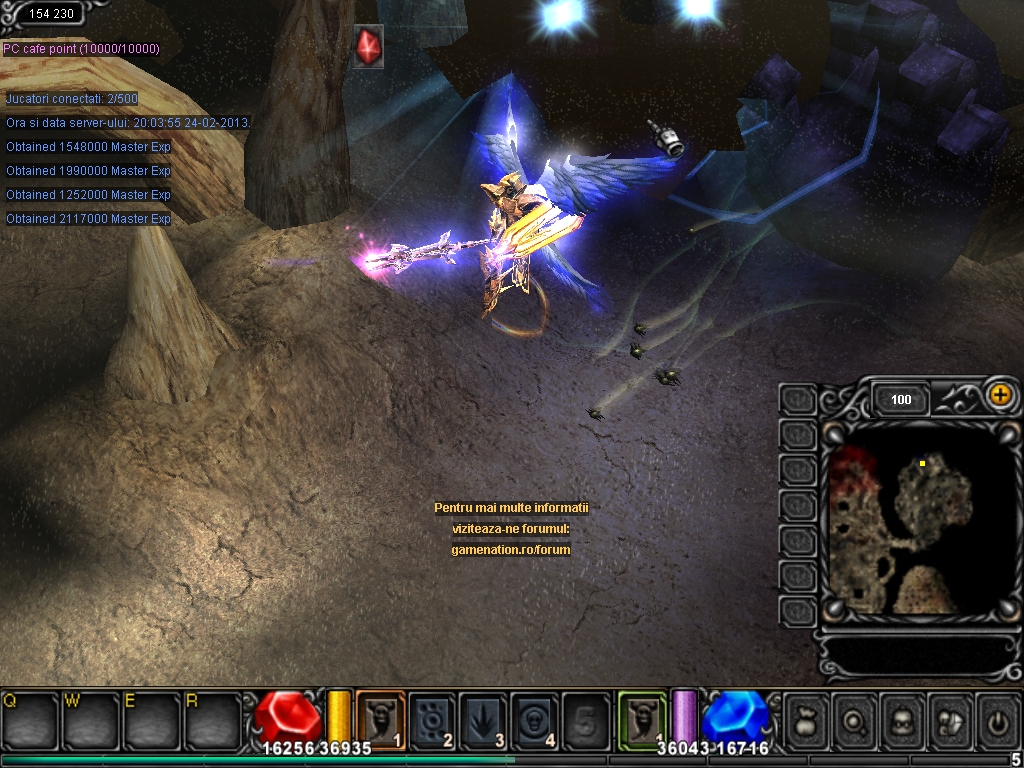Click the magnifying glass menu button
Screen dimensions: 1024x768
tap(855, 719)
